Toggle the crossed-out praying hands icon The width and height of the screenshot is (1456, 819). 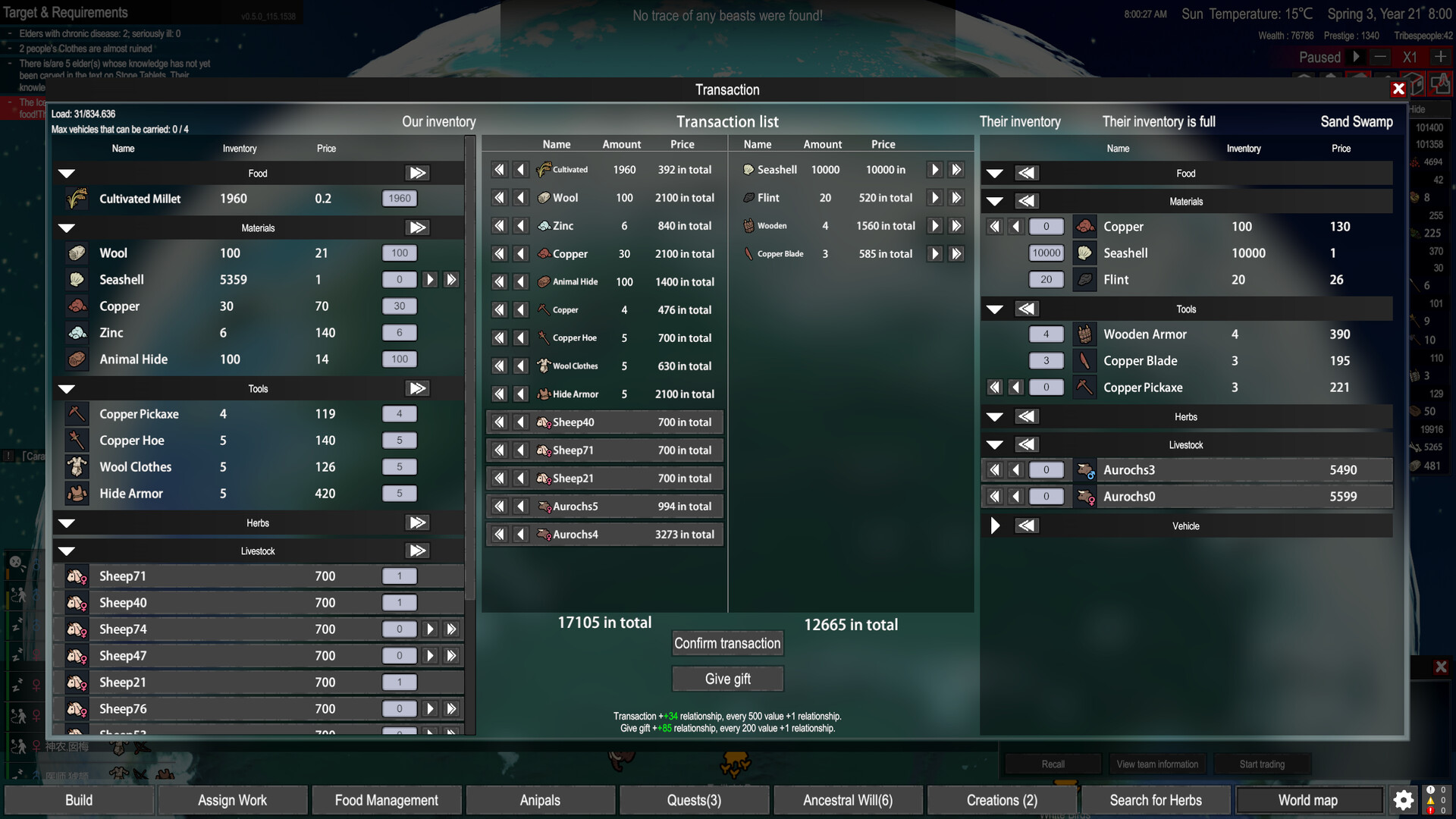point(1442,85)
